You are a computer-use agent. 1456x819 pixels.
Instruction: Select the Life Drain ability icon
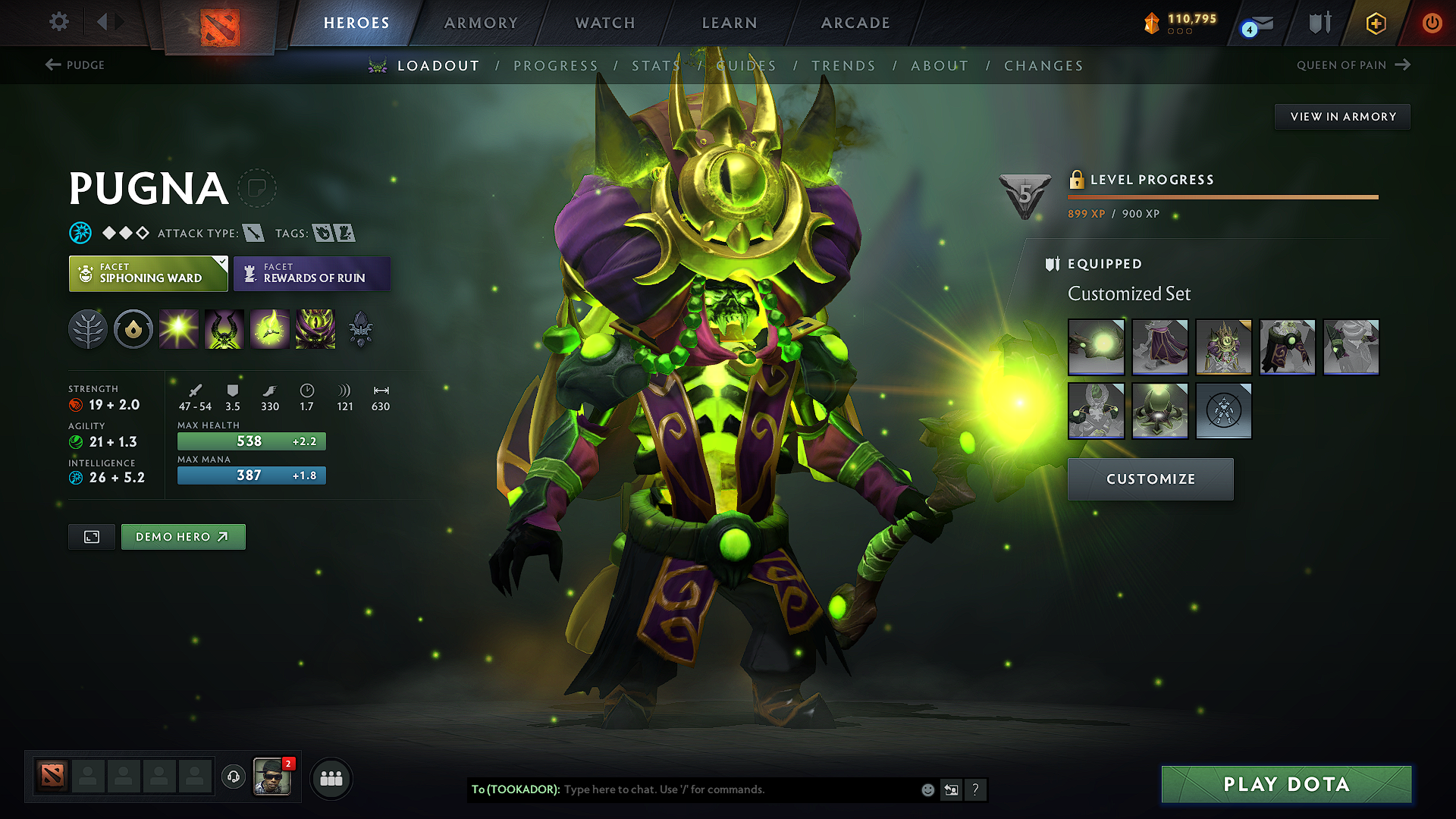[315, 328]
